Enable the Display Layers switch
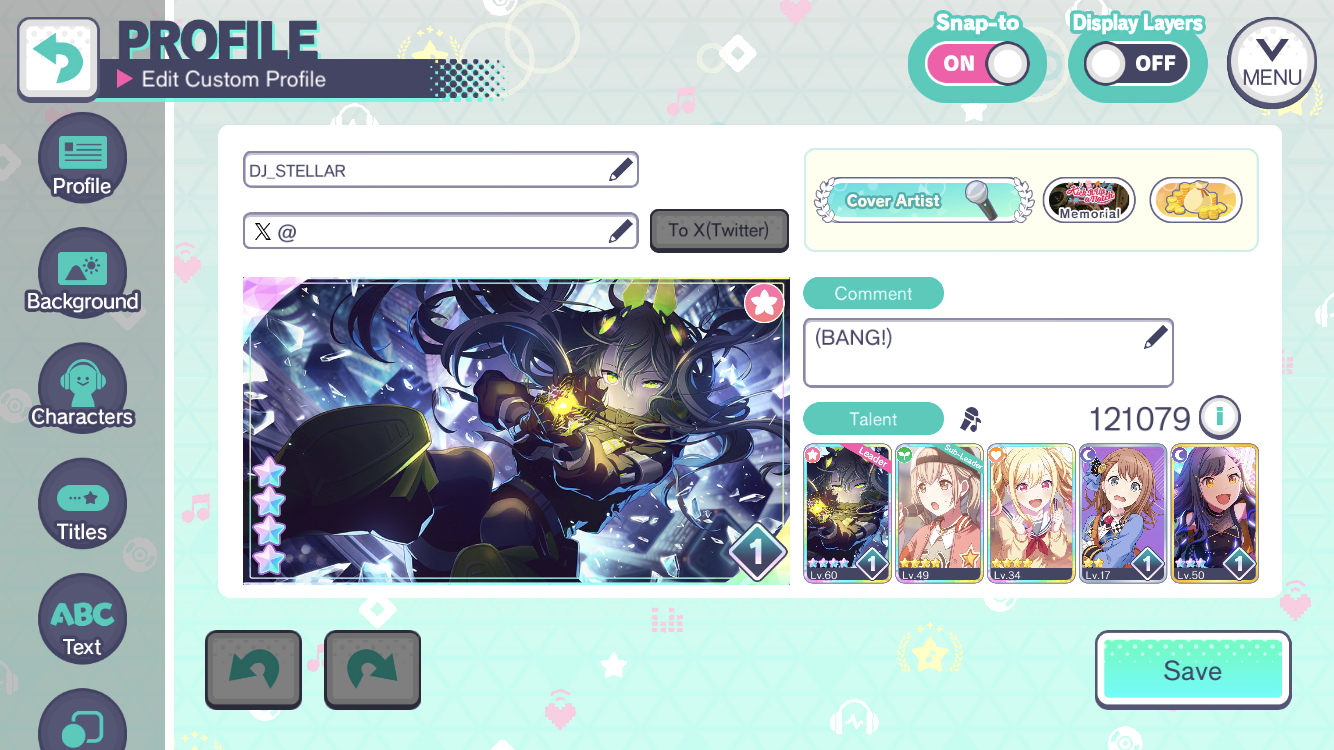 click(x=1136, y=63)
